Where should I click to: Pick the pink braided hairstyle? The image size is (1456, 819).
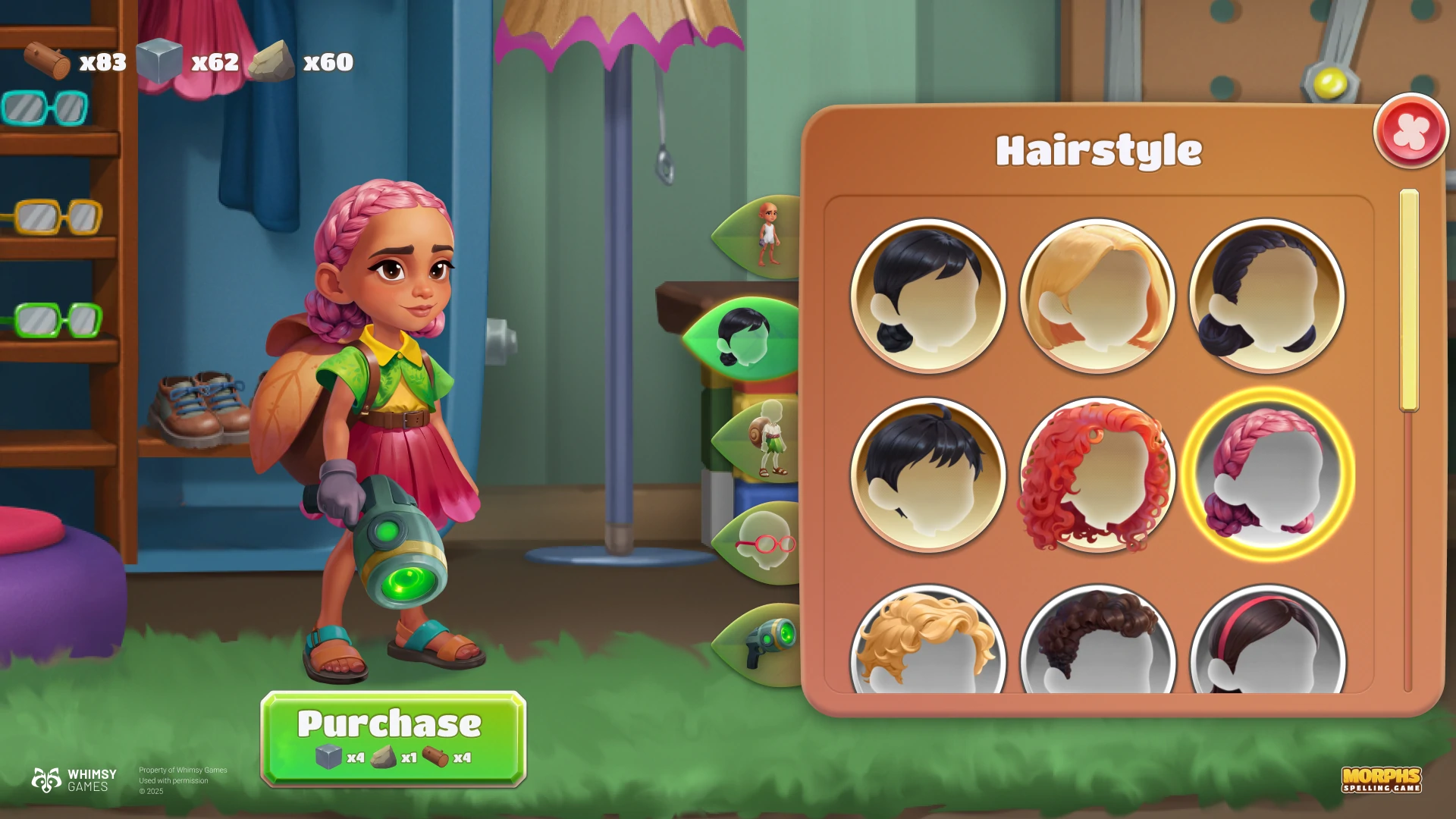click(1267, 475)
